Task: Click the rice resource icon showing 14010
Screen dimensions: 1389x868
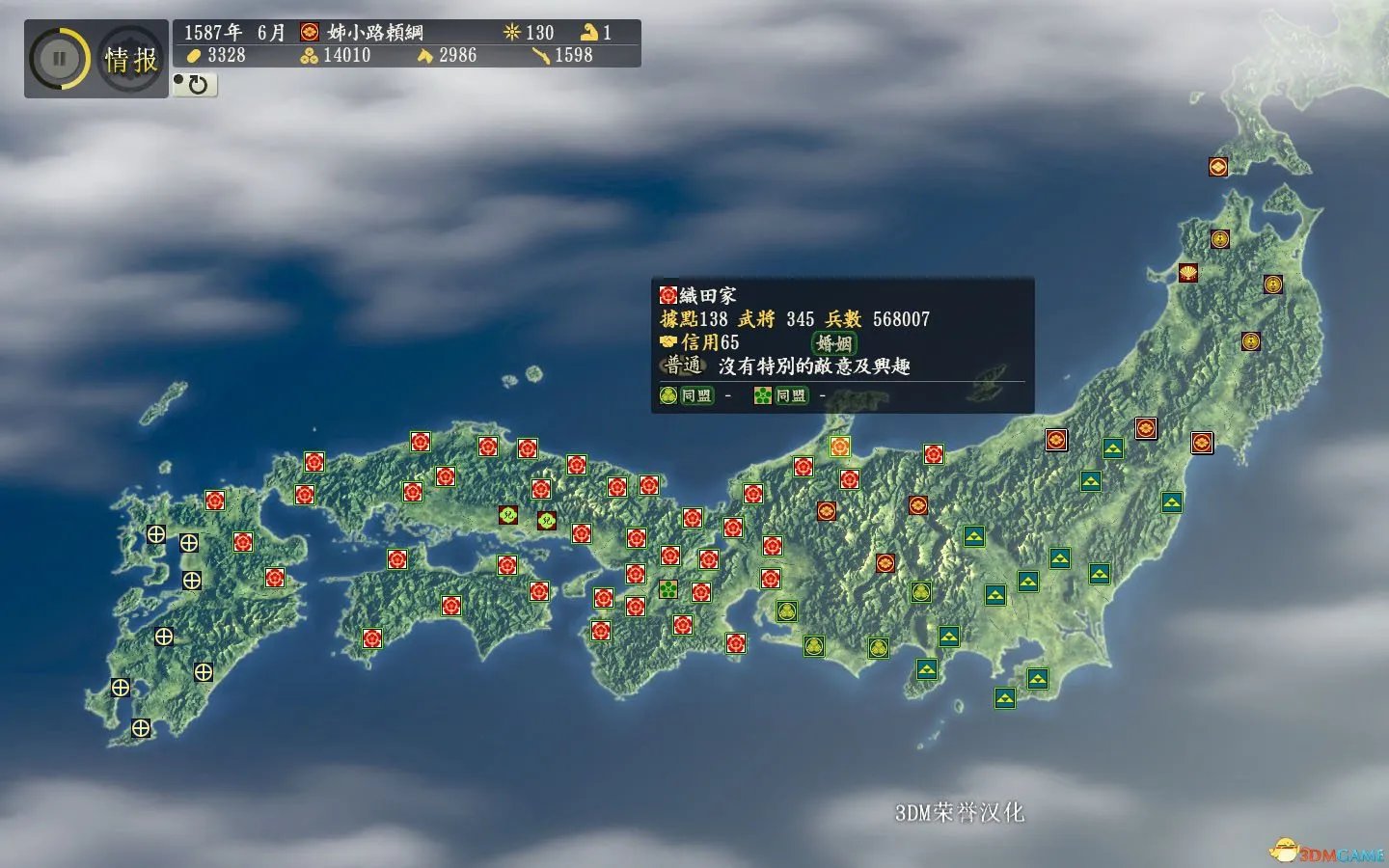Action: click(309, 55)
